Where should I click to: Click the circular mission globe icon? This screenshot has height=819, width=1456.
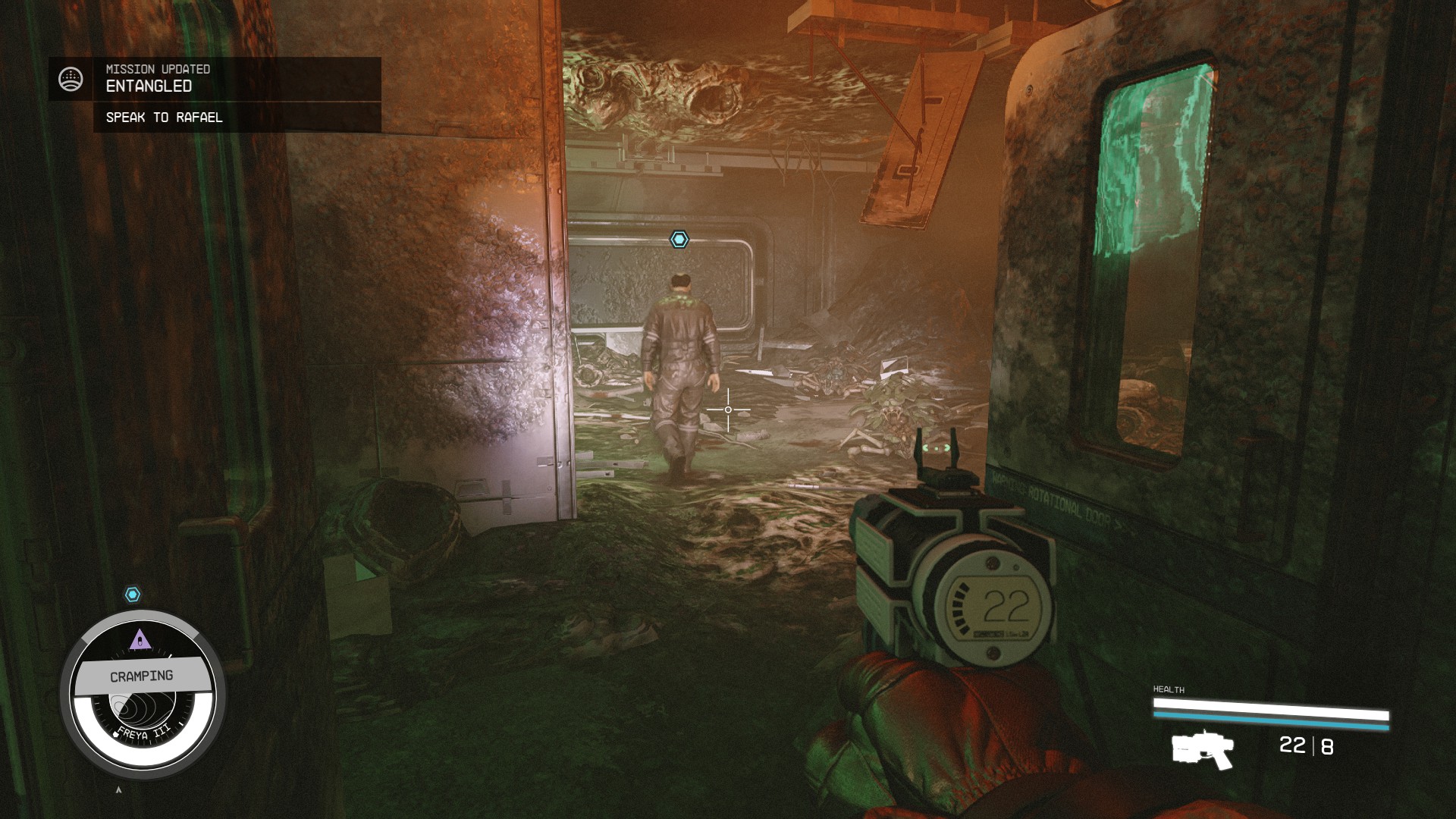tap(71, 78)
